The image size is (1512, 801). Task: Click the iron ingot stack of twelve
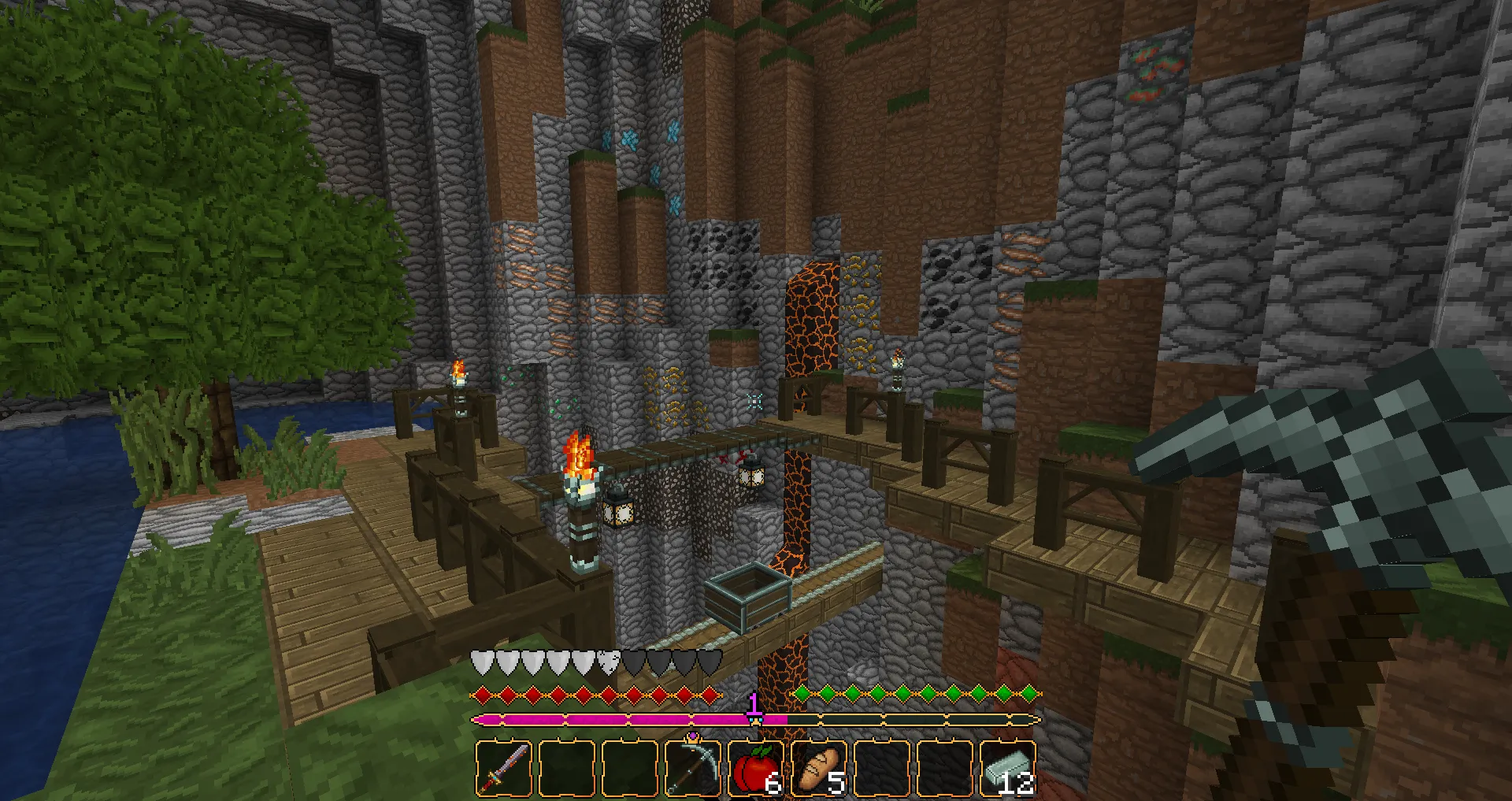tap(1007, 768)
